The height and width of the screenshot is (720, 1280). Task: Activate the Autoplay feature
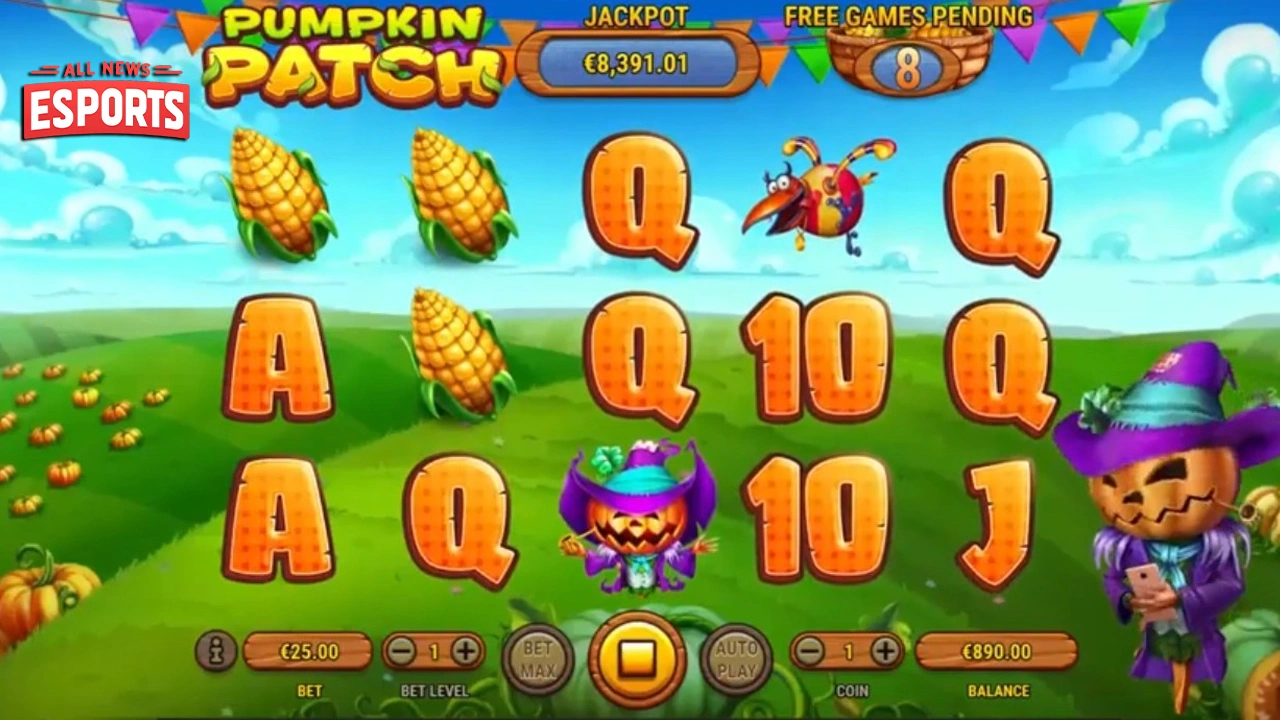(x=736, y=660)
